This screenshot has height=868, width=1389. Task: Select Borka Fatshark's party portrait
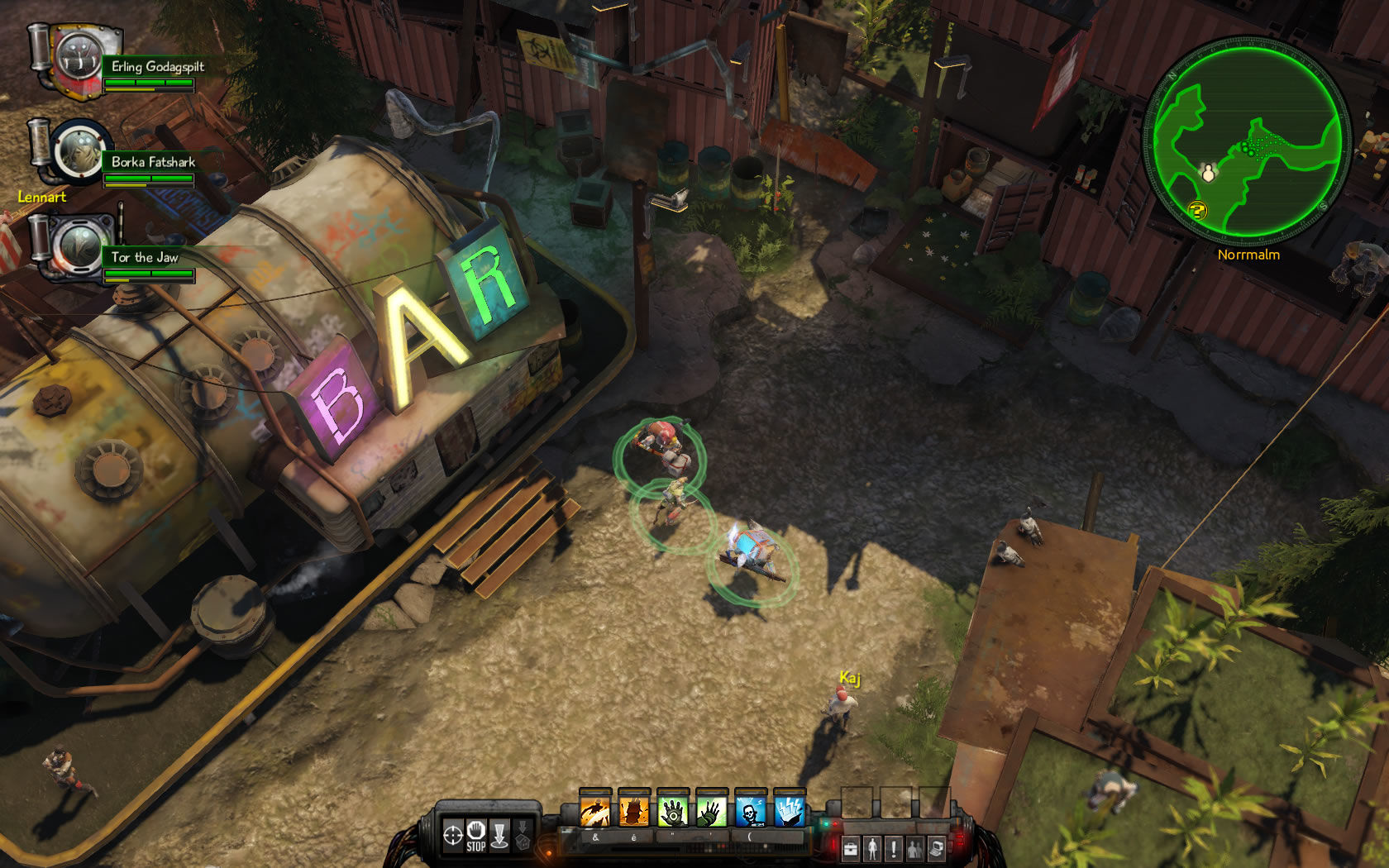tap(79, 153)
